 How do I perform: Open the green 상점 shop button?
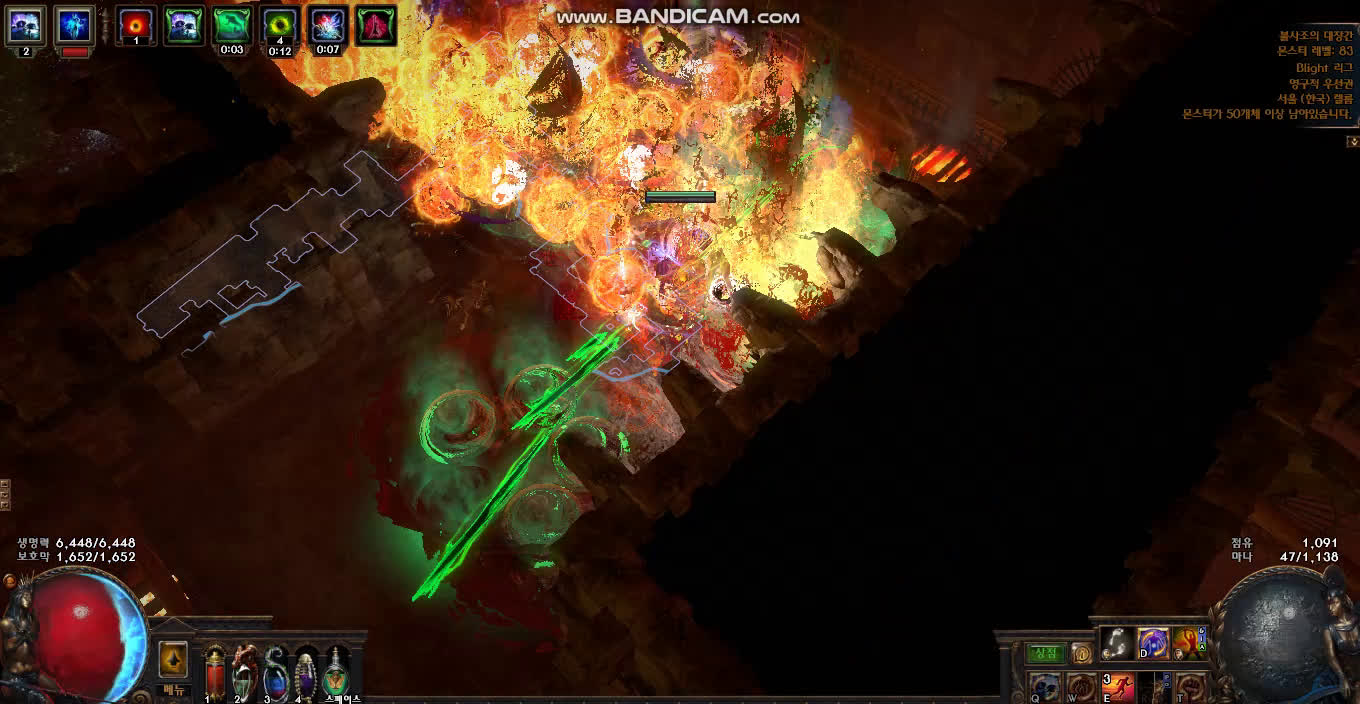[1046, 653]
